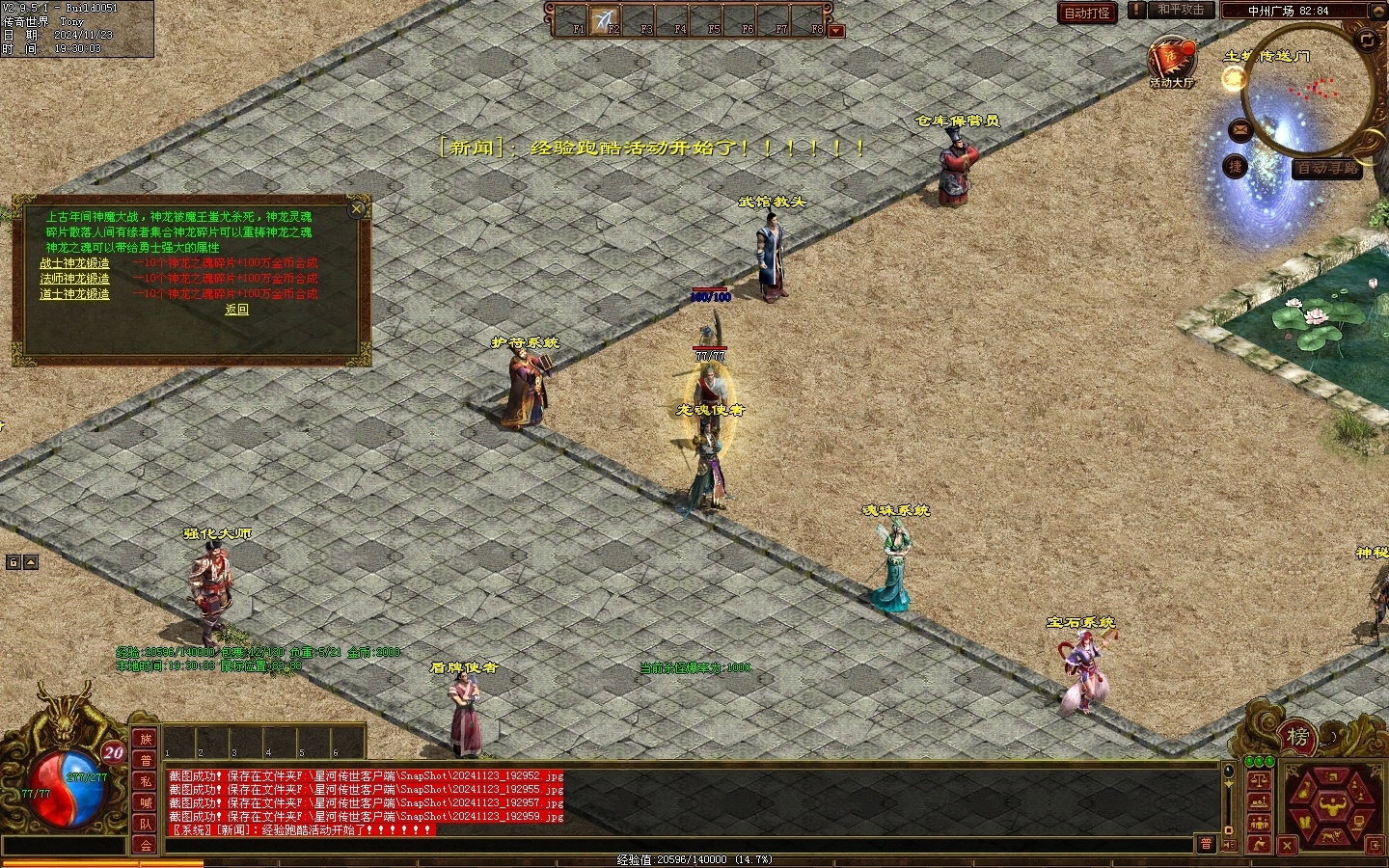Switch the 和平攻击 attack mode button
1389x868 pixels.
pyautogui.click(x=1181, y=10)
